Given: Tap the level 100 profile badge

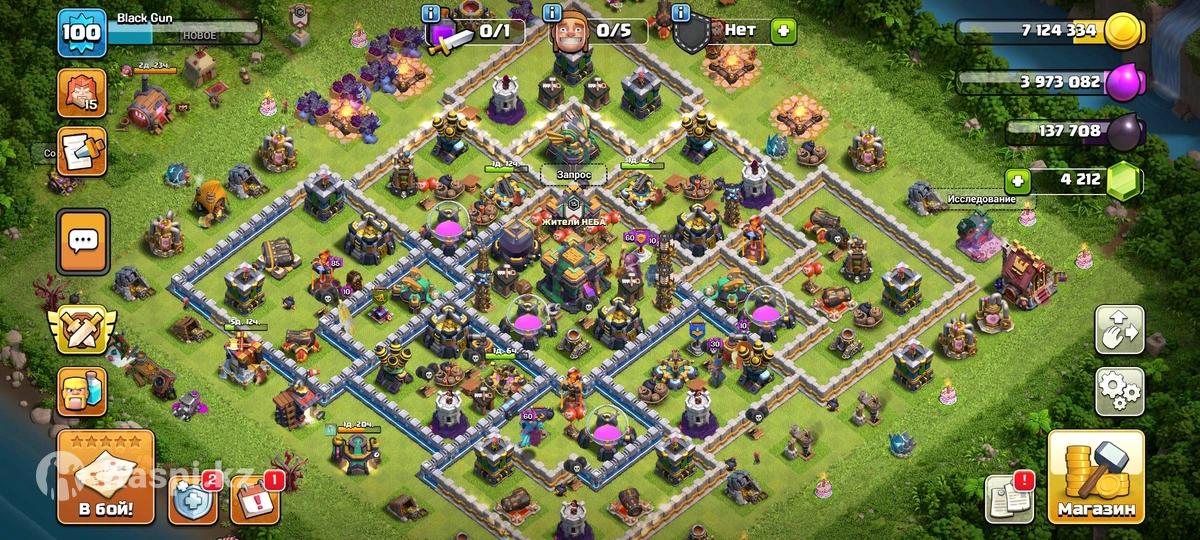Looking at the screenshot, I should tap(81, 33).
